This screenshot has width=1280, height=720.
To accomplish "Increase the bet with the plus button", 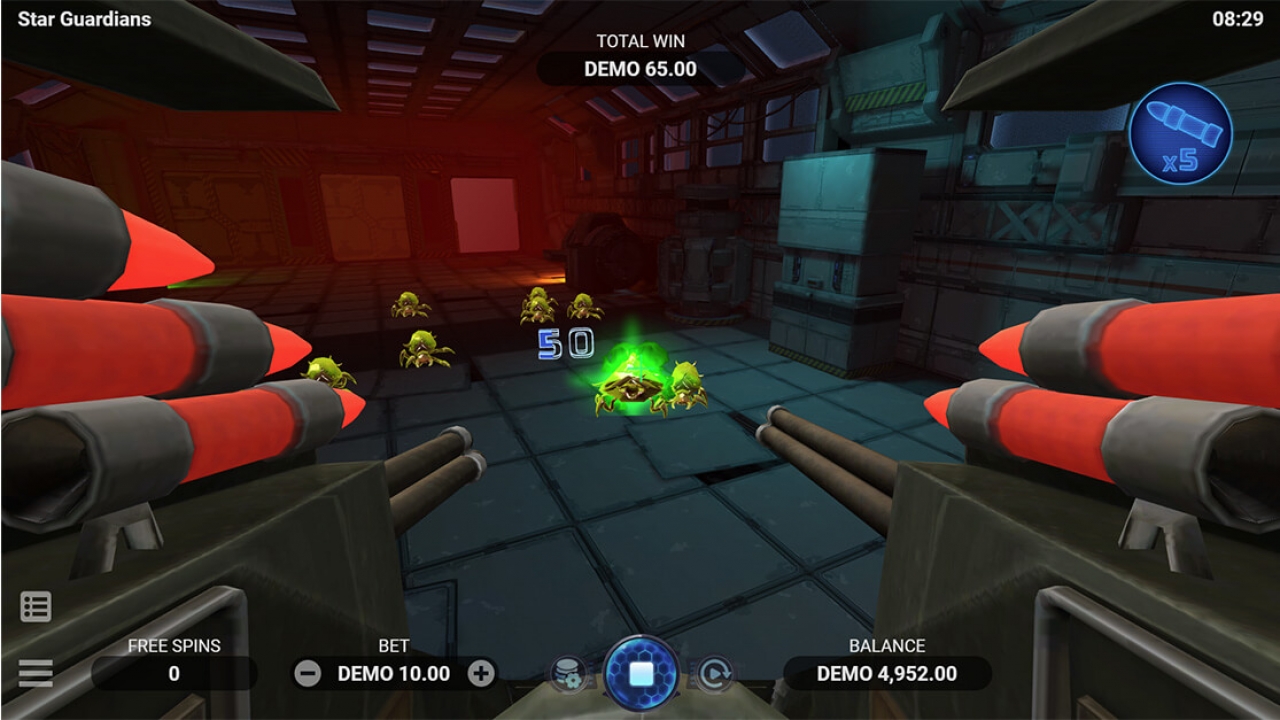I will tap(481, 673).
